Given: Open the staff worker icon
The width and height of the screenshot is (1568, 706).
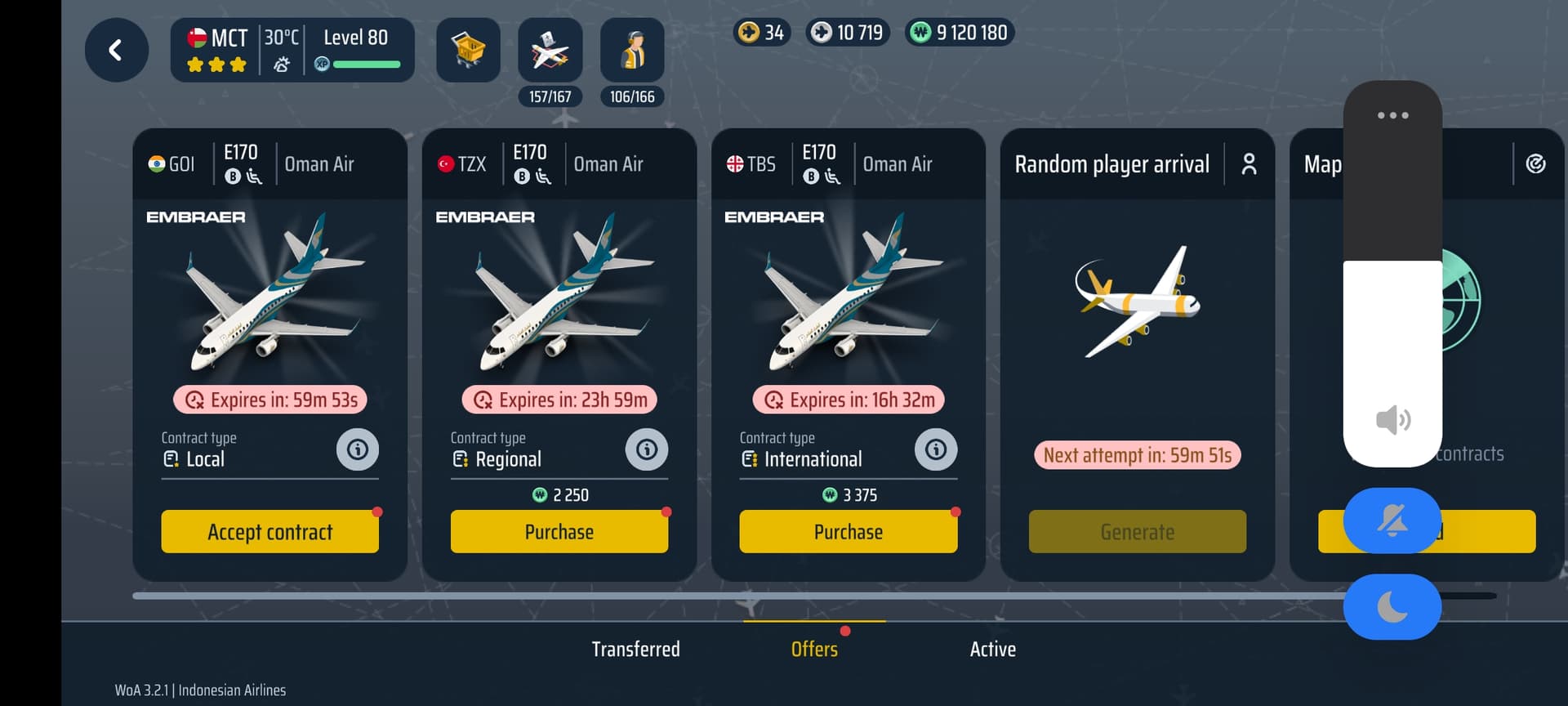Looking at the screenshot, I should 632,51.
